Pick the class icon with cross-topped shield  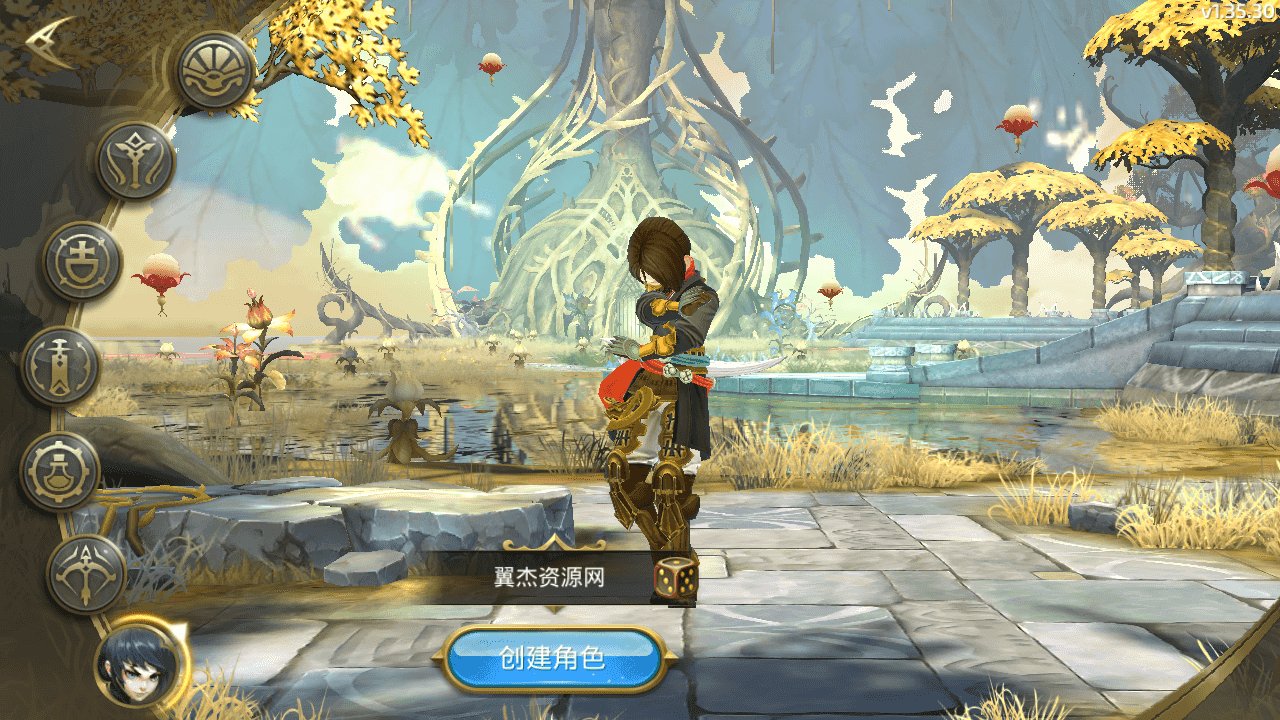point(82,262)
